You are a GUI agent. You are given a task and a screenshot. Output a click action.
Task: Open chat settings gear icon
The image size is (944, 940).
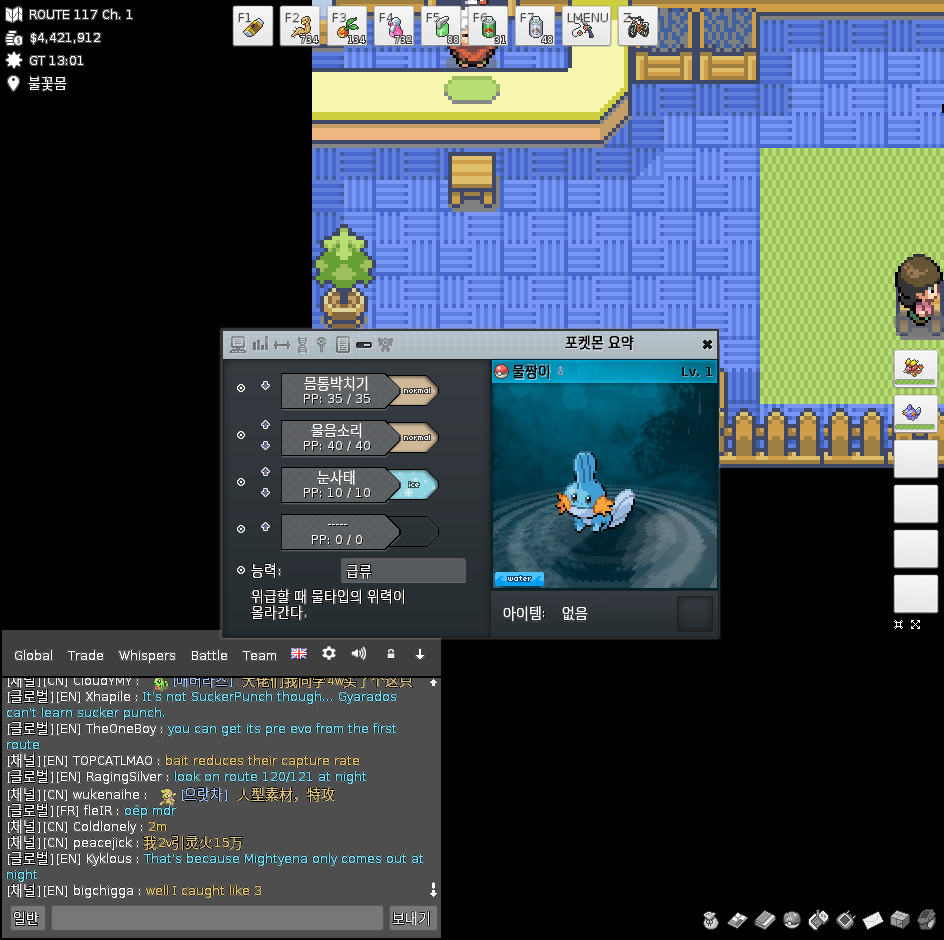(329, 654)
